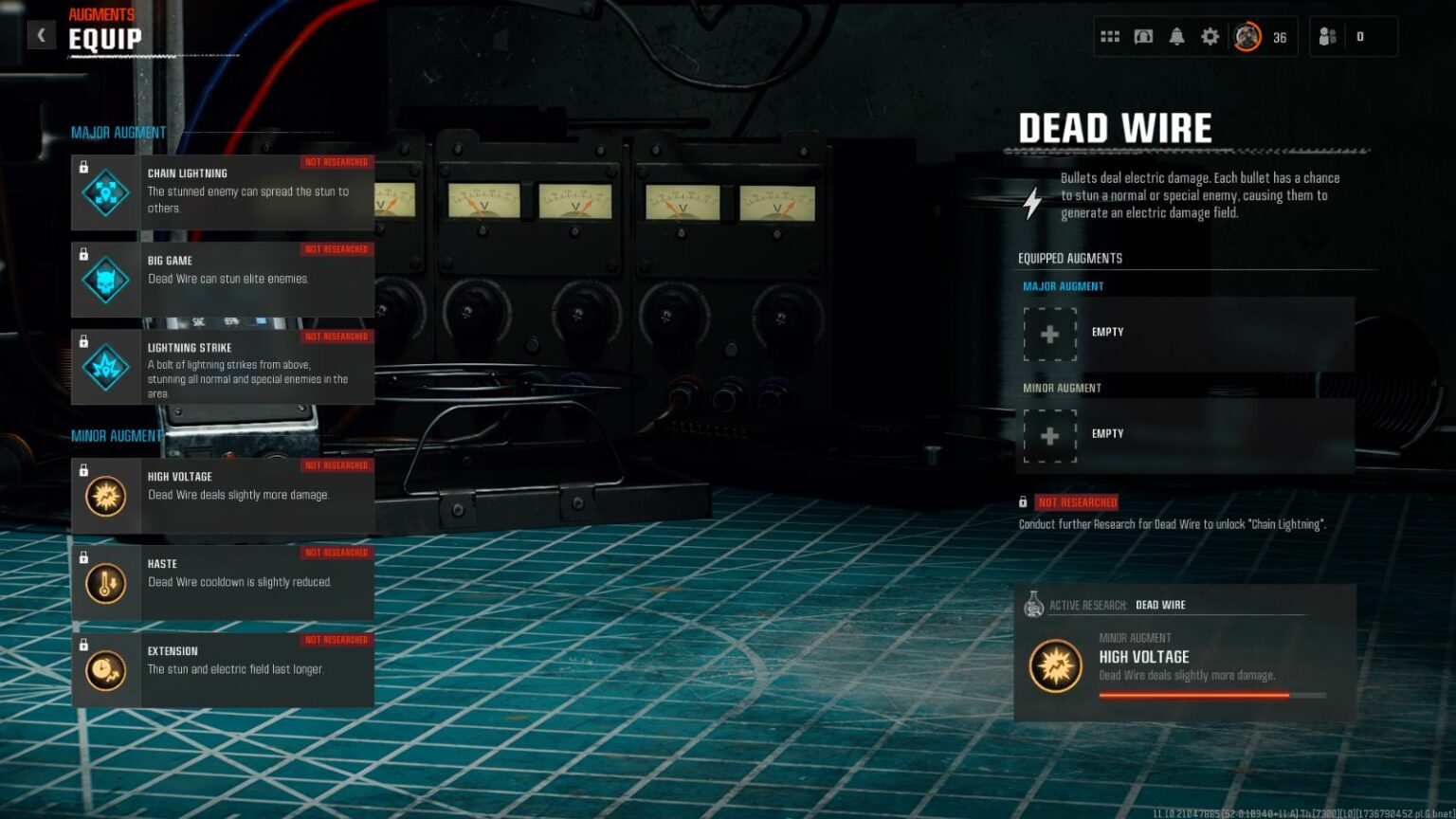Open the notifications bell
Image resolution: width=1456 pixels, height=819 pixels.
pyautogui.click(x=1175, y=35)
